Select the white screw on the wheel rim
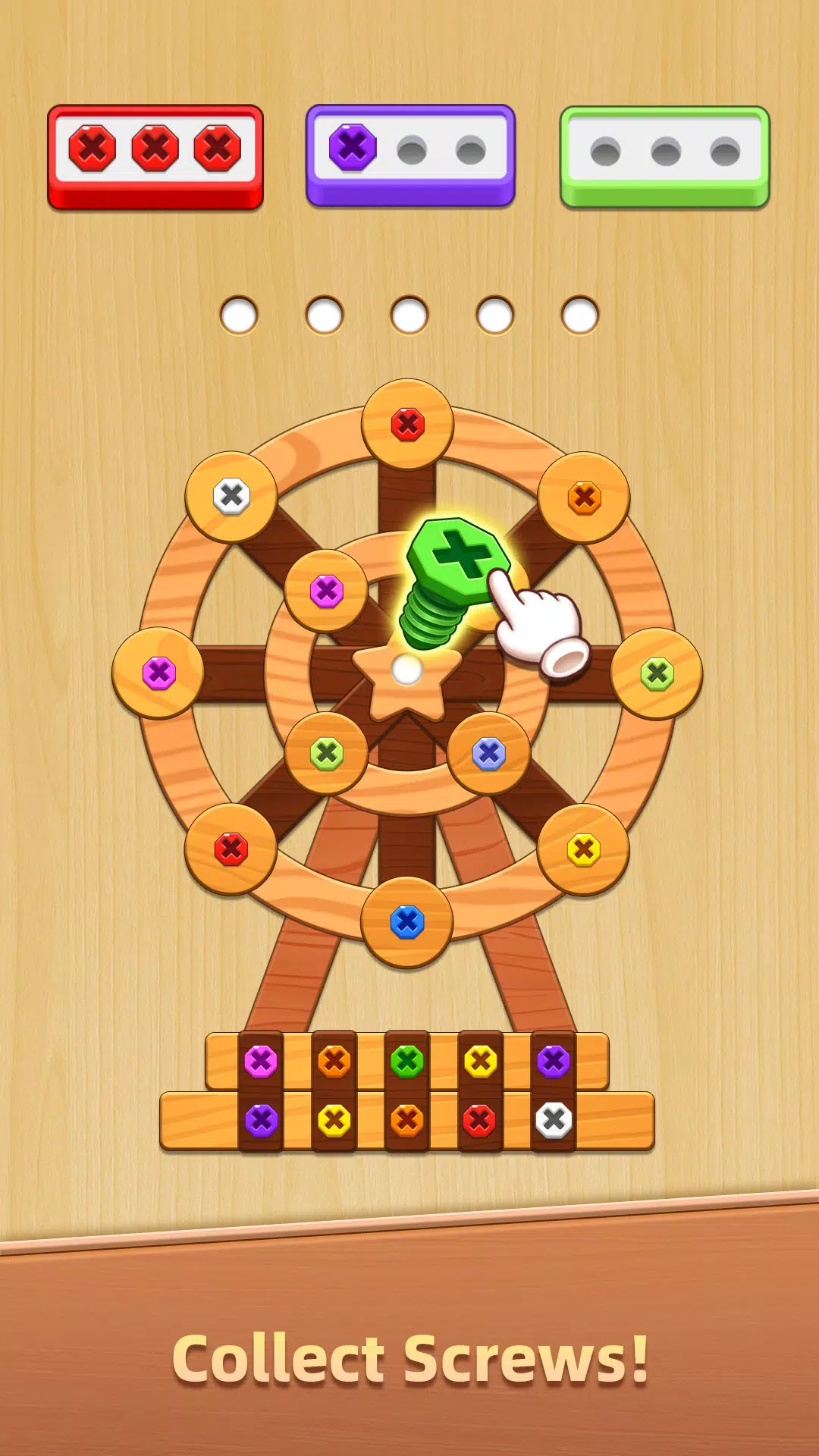Screen dimensions: 819x1456 click(x=231, y=497)
